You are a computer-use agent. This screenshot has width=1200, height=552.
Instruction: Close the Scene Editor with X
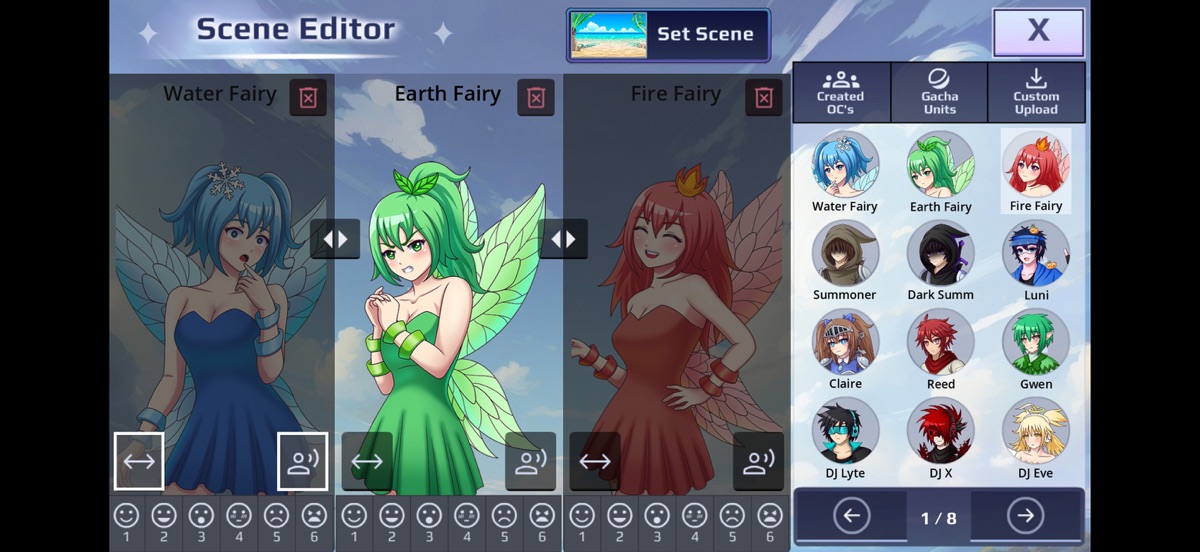1038,32
